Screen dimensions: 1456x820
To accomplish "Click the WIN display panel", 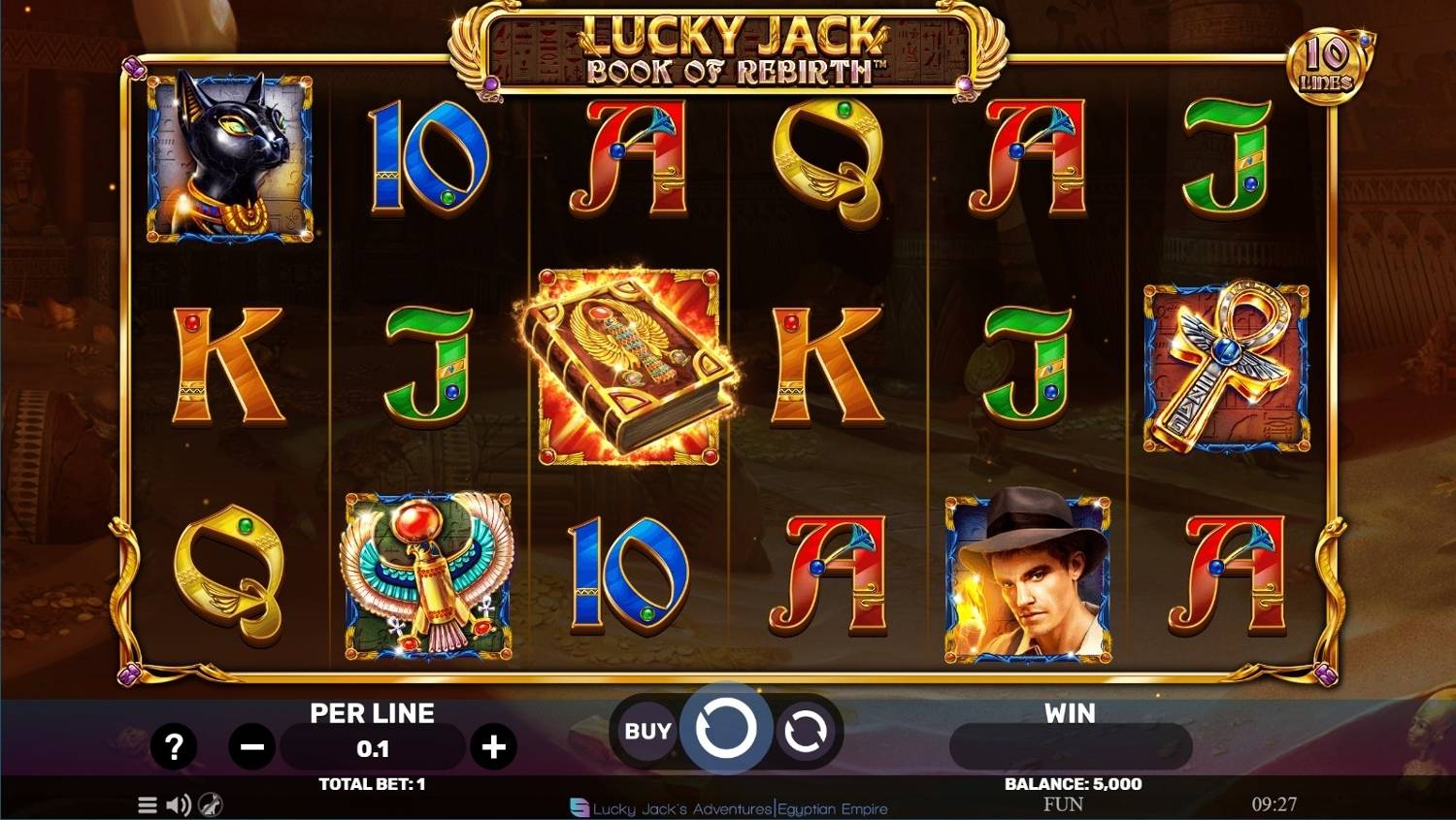I will tap(1071, 746).
